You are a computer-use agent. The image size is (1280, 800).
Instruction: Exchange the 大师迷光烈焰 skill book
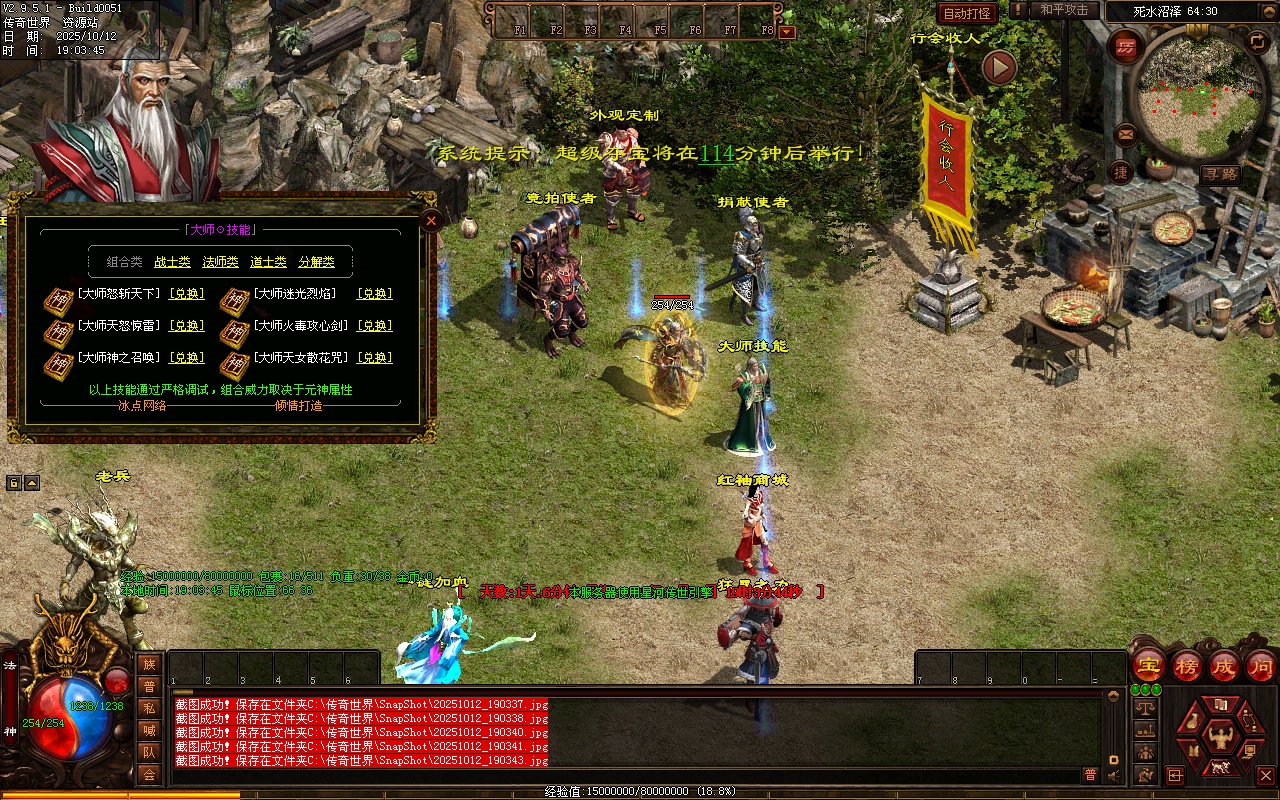pyautogui.click(x=375, y=294)
